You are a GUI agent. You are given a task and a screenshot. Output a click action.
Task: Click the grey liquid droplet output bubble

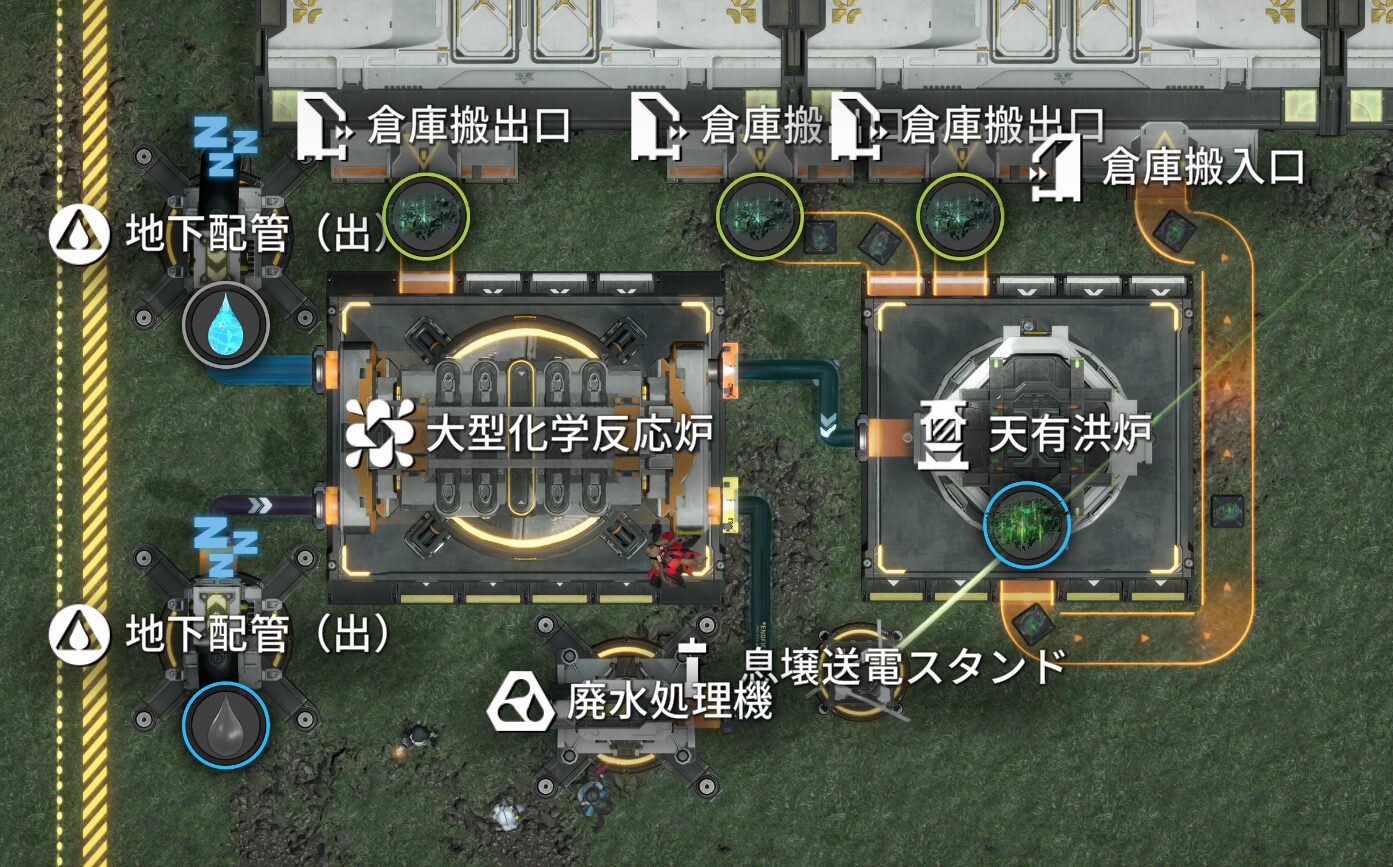[x=225, y=724]
